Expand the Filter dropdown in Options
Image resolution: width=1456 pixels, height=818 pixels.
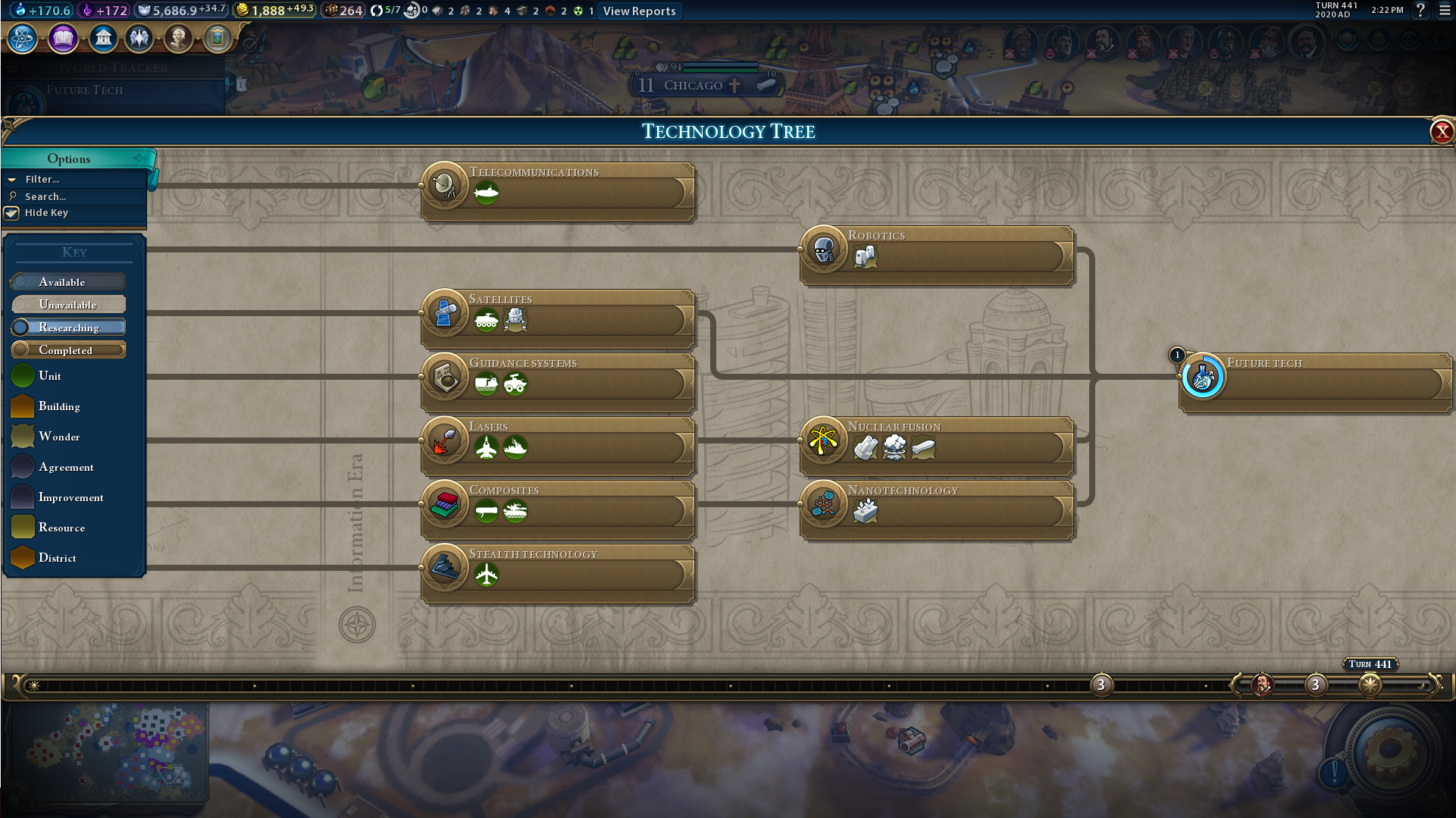(42, 179)
